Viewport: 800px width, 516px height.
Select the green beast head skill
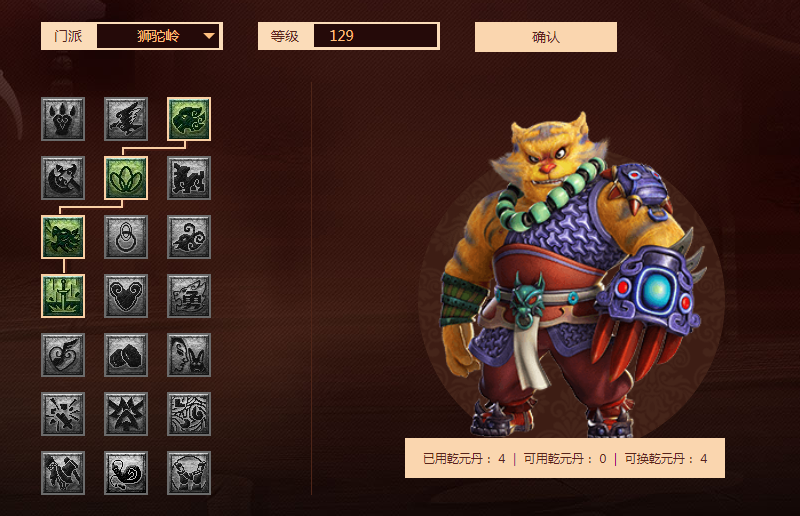tap(189, 119)
